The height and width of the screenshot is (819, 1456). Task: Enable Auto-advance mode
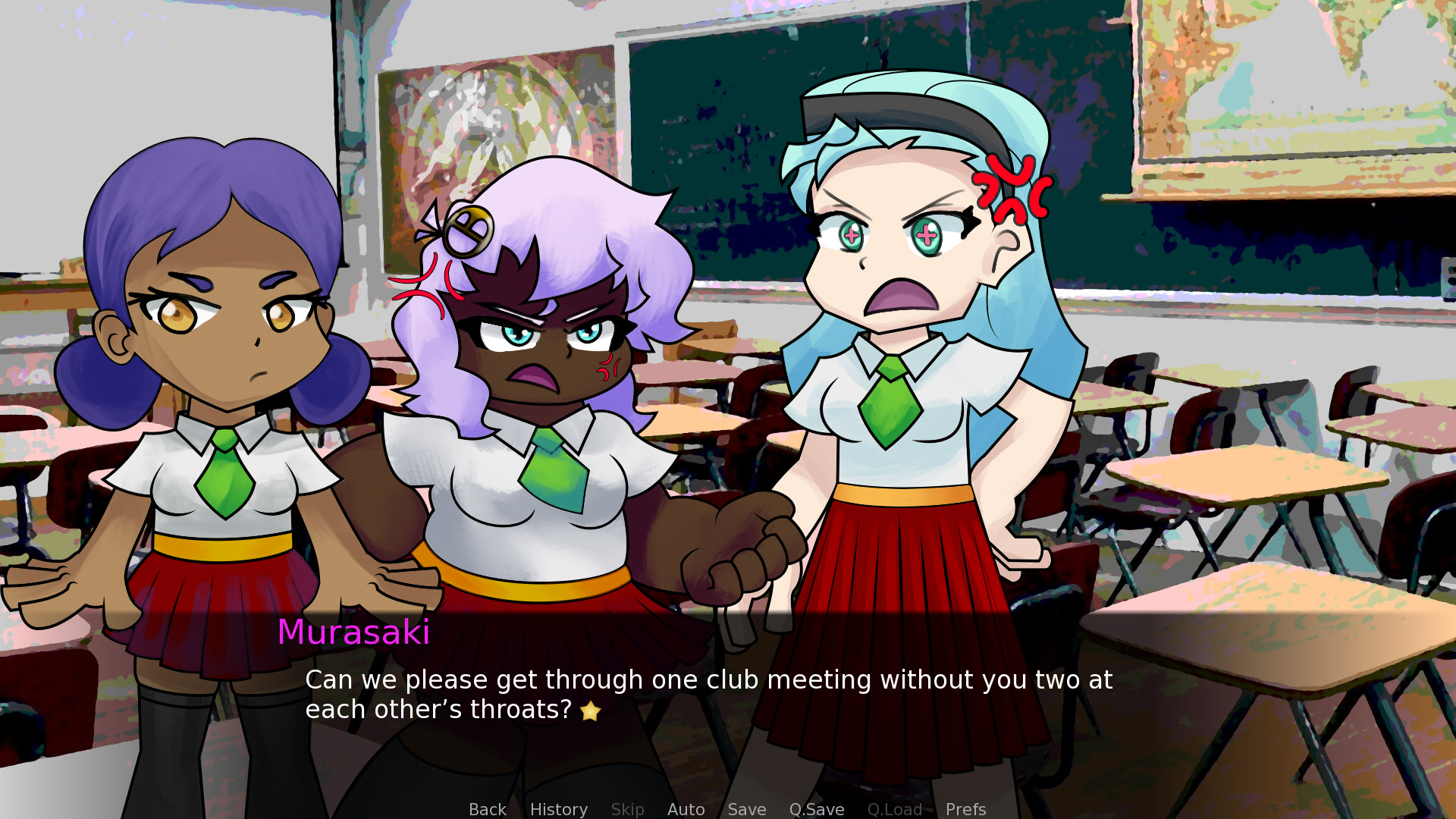tap(686, 809)
